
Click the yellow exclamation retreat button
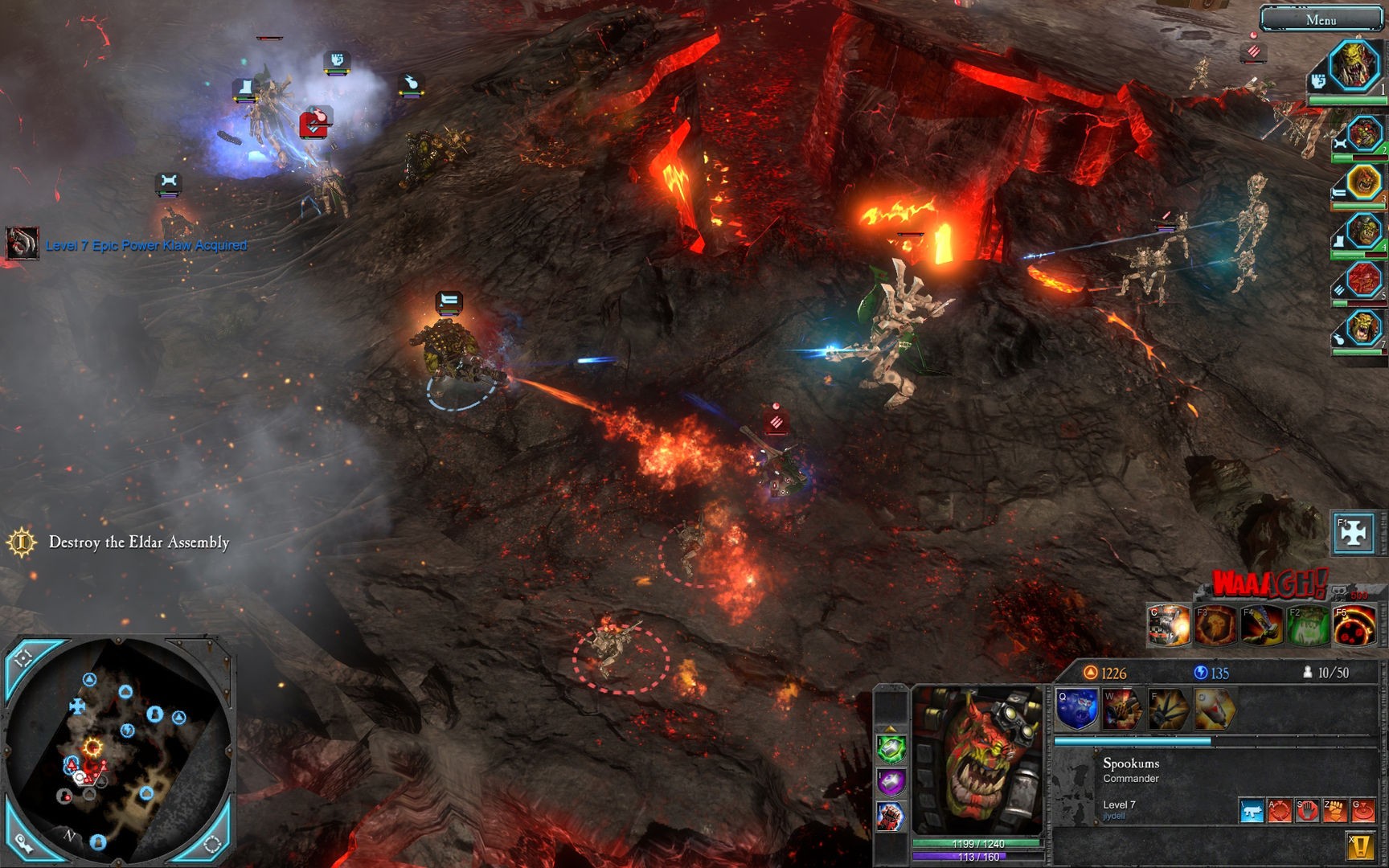(1359, 845)
